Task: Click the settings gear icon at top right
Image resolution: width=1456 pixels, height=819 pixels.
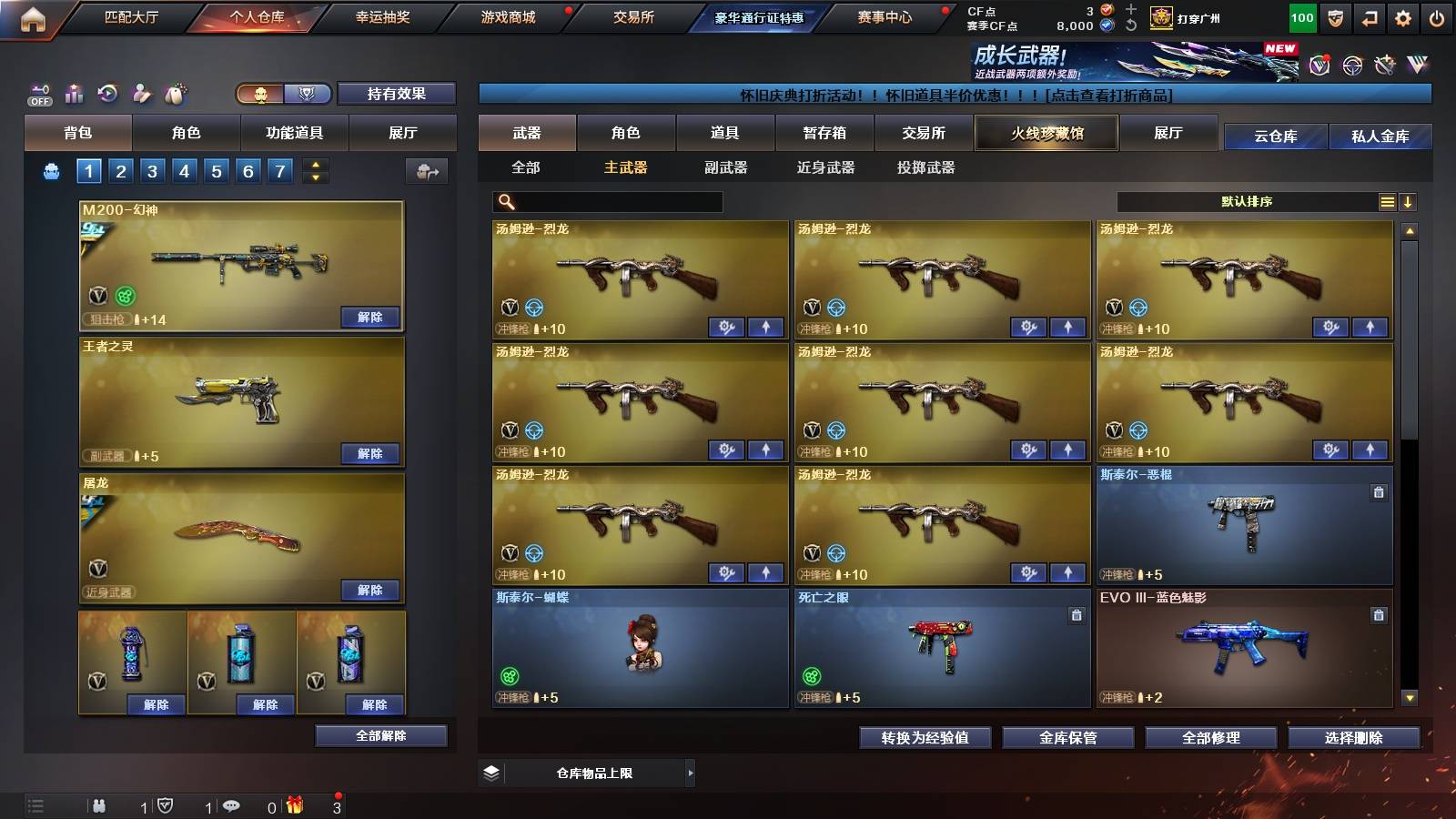Action: point(1402,16)
